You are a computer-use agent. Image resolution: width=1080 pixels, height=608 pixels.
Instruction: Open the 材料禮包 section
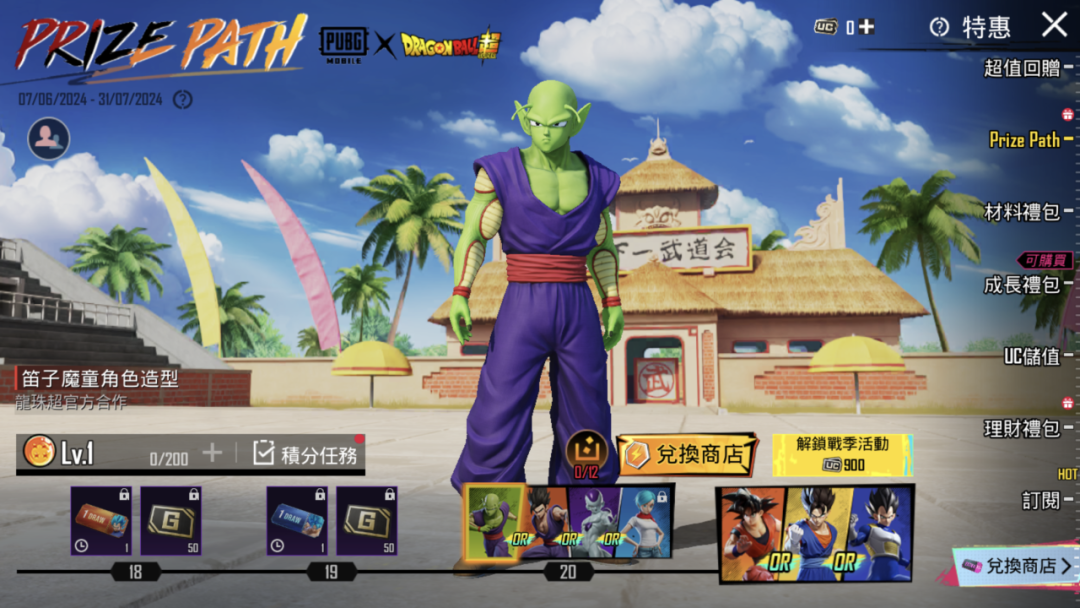coord(1022,212)
